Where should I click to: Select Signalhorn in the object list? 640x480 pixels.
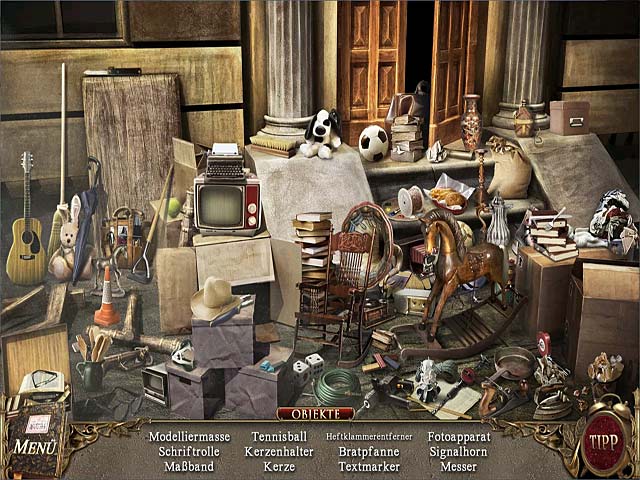pos(459,452)
